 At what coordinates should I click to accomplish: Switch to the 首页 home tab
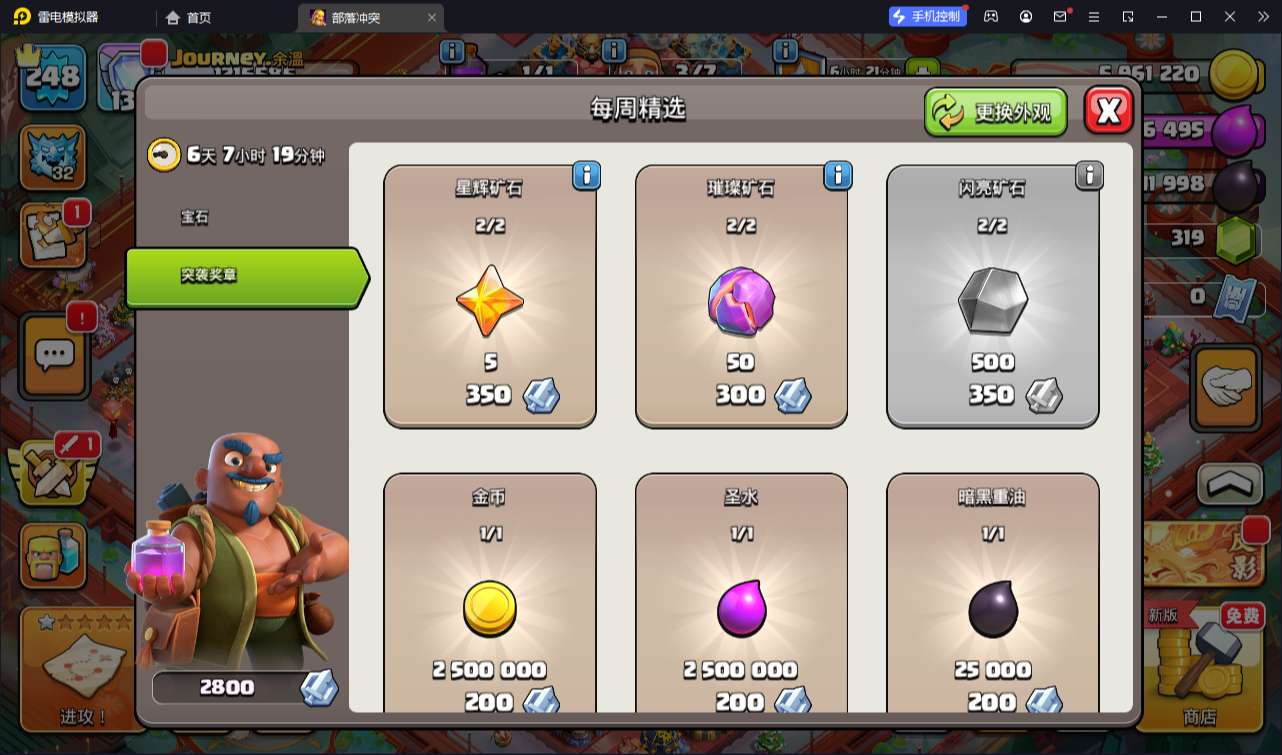click(189, 17)
